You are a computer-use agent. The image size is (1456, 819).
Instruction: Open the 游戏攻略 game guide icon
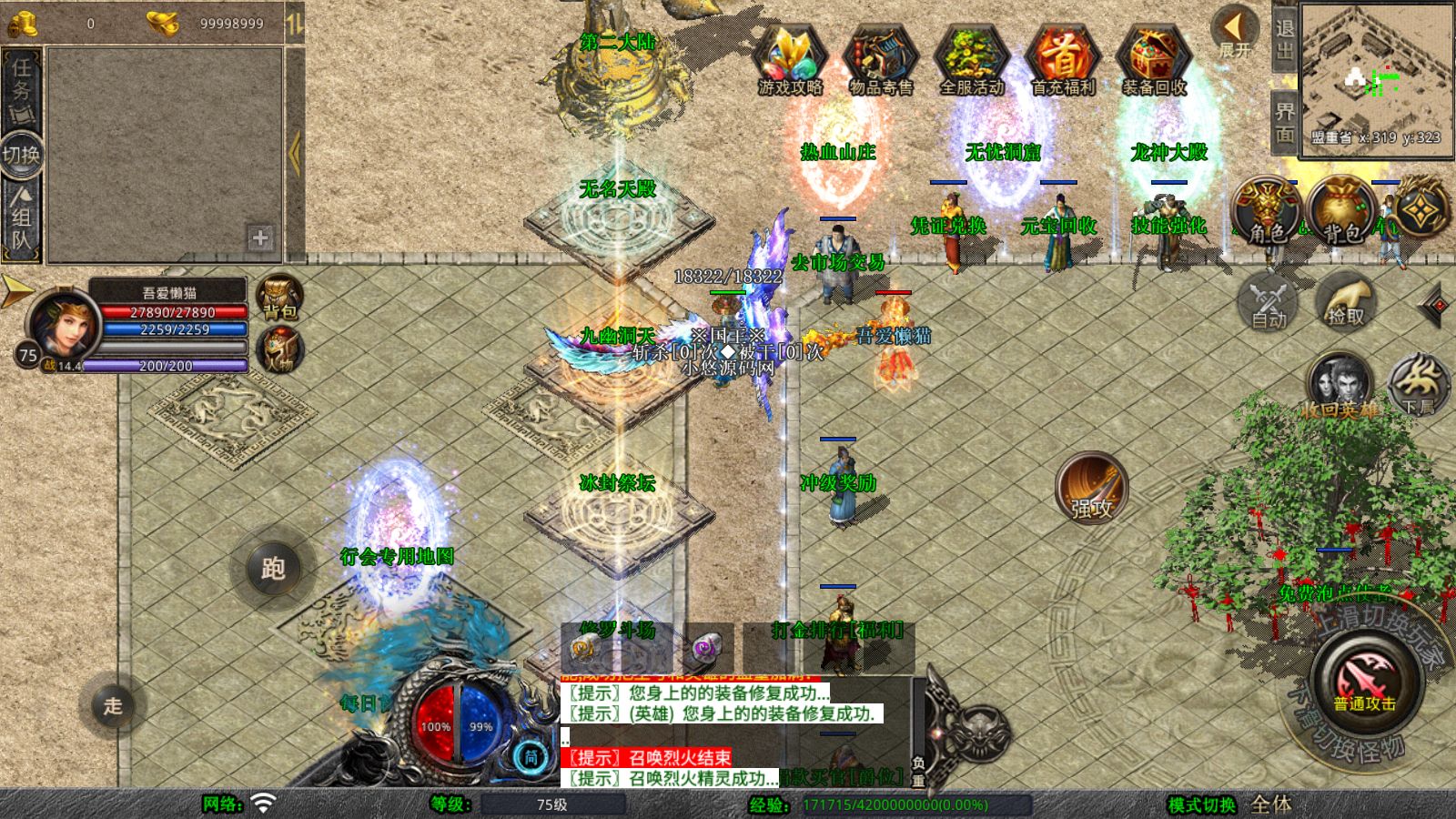[x=790, y=57]
